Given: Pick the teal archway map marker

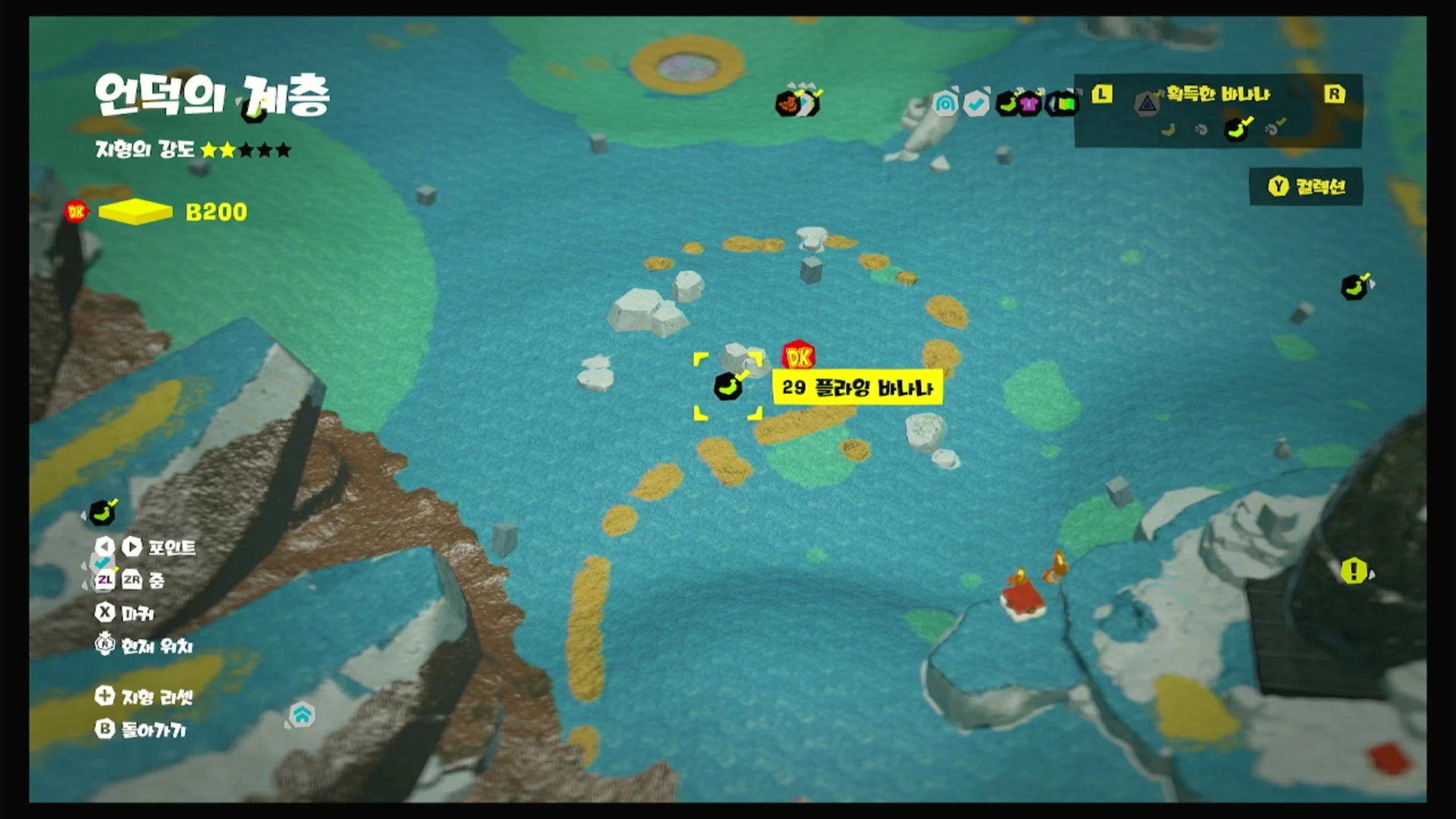Looking at the screenshot, I should pyautogui.click(x=945, y=104).
